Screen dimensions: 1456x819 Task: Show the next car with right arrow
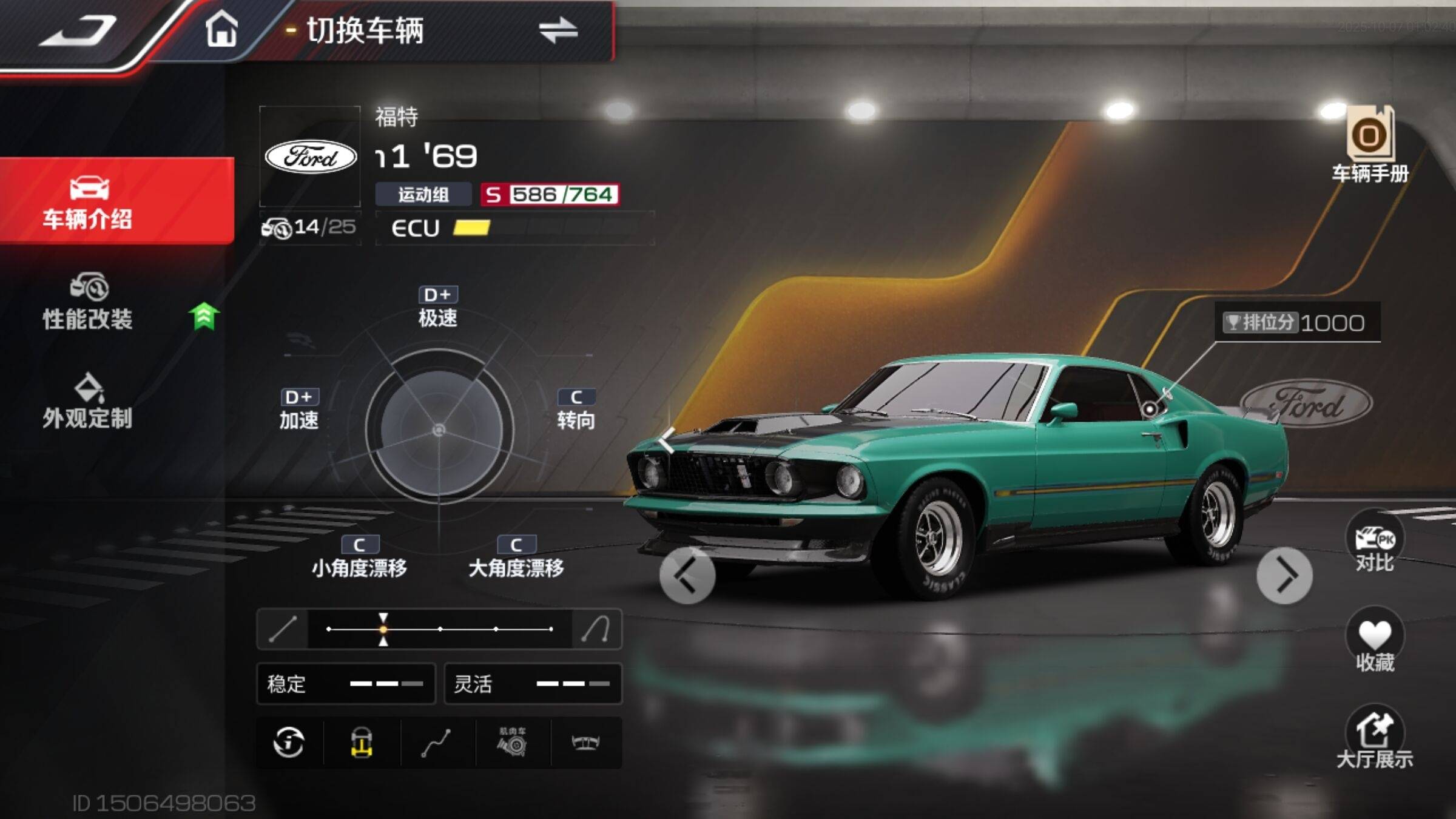point(1284,575)
